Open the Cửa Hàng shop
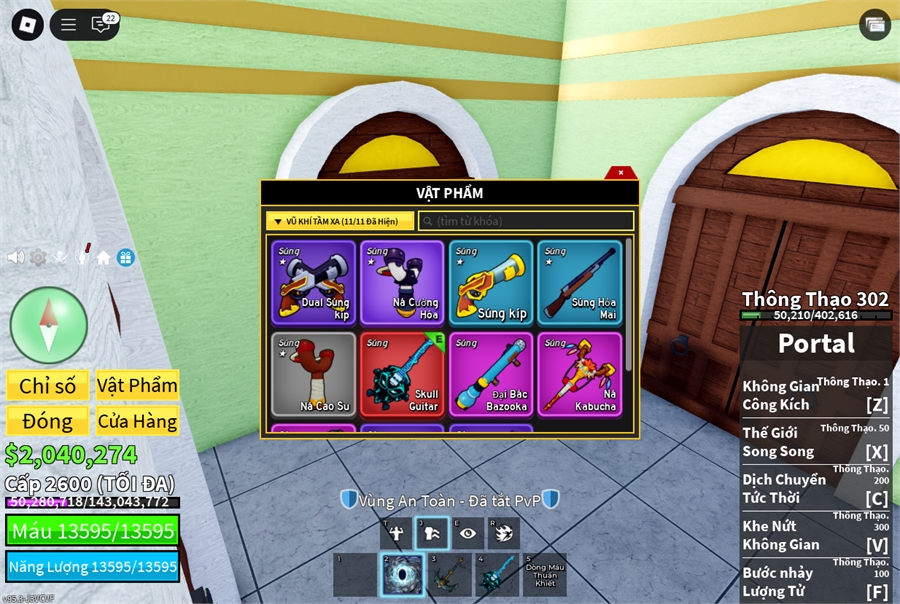The height and width of the screenshot is (604, 900). pyautogui.click(x=137, y=421)
